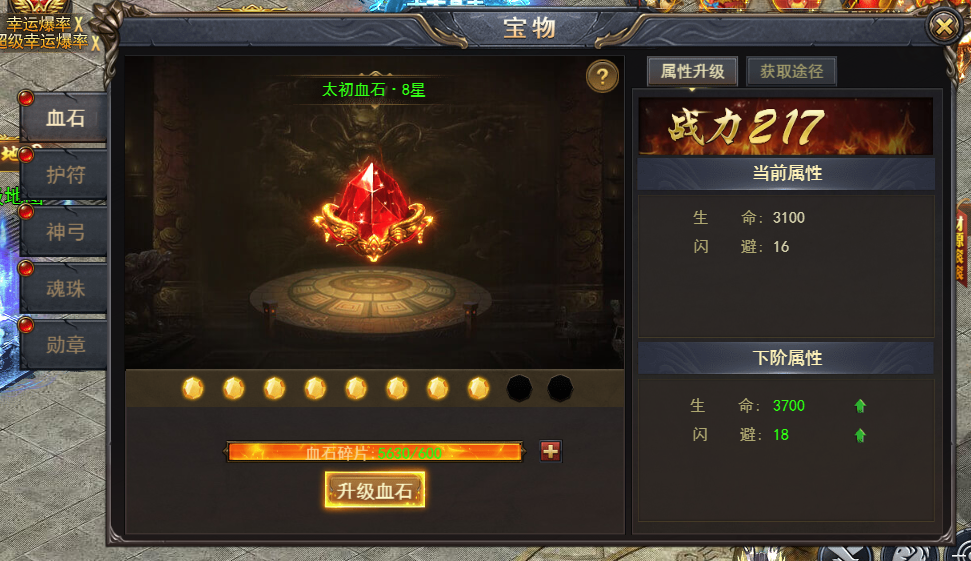This screenshot has width=971, height=561.
Task: Close the 宝物 treasure window
Action: click(x=943, y=26)
